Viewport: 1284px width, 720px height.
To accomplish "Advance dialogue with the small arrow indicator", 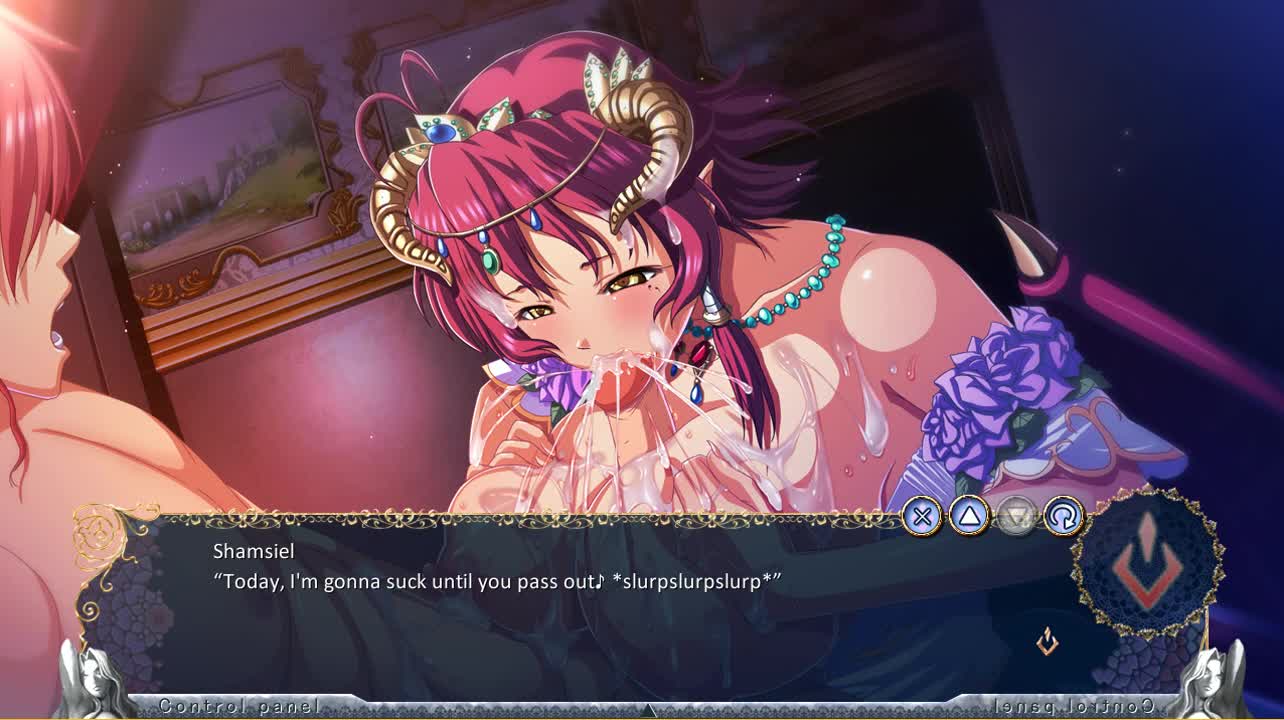I will click(1047, 641).
